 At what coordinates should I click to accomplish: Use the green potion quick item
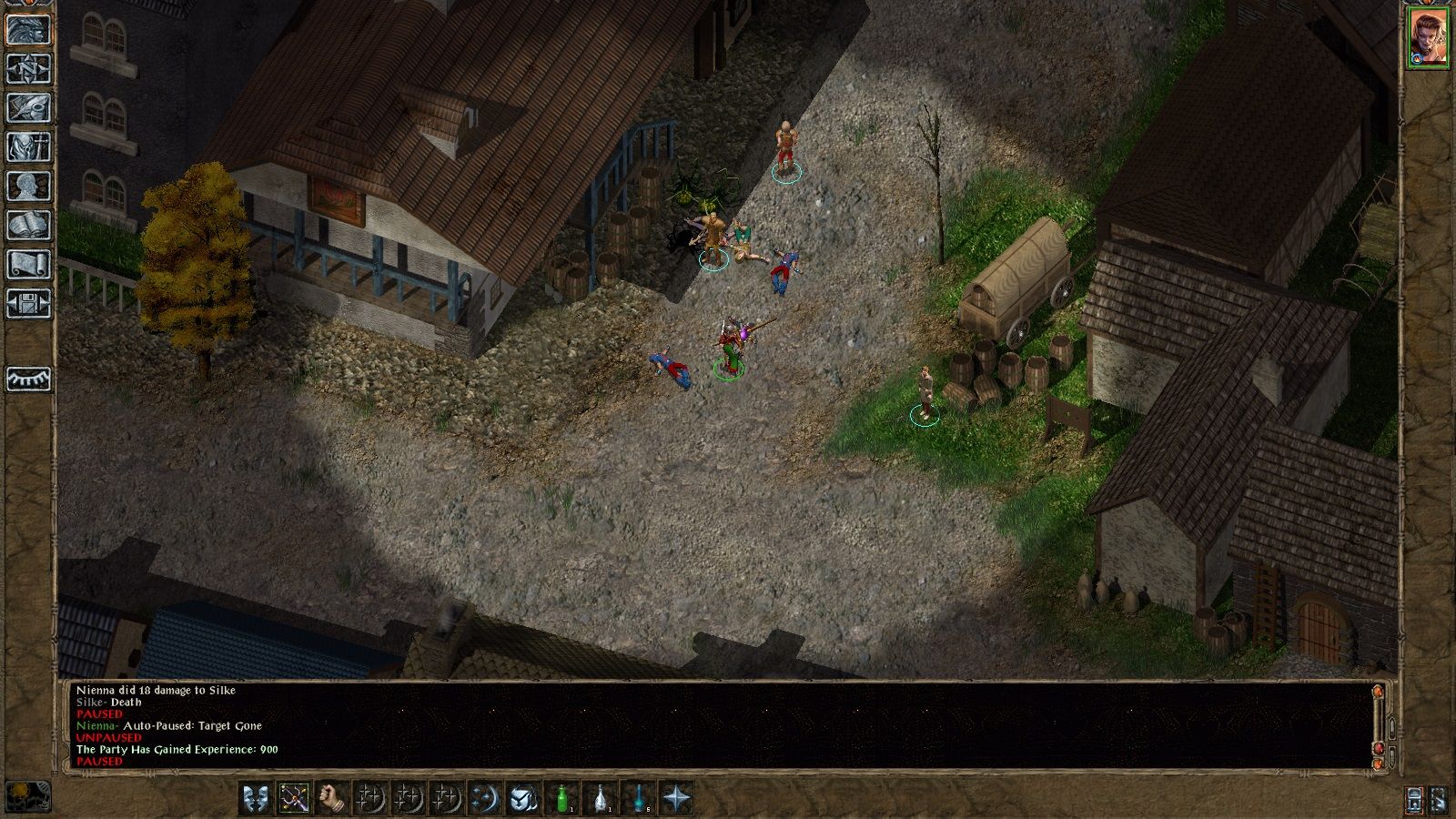[561, 798]
